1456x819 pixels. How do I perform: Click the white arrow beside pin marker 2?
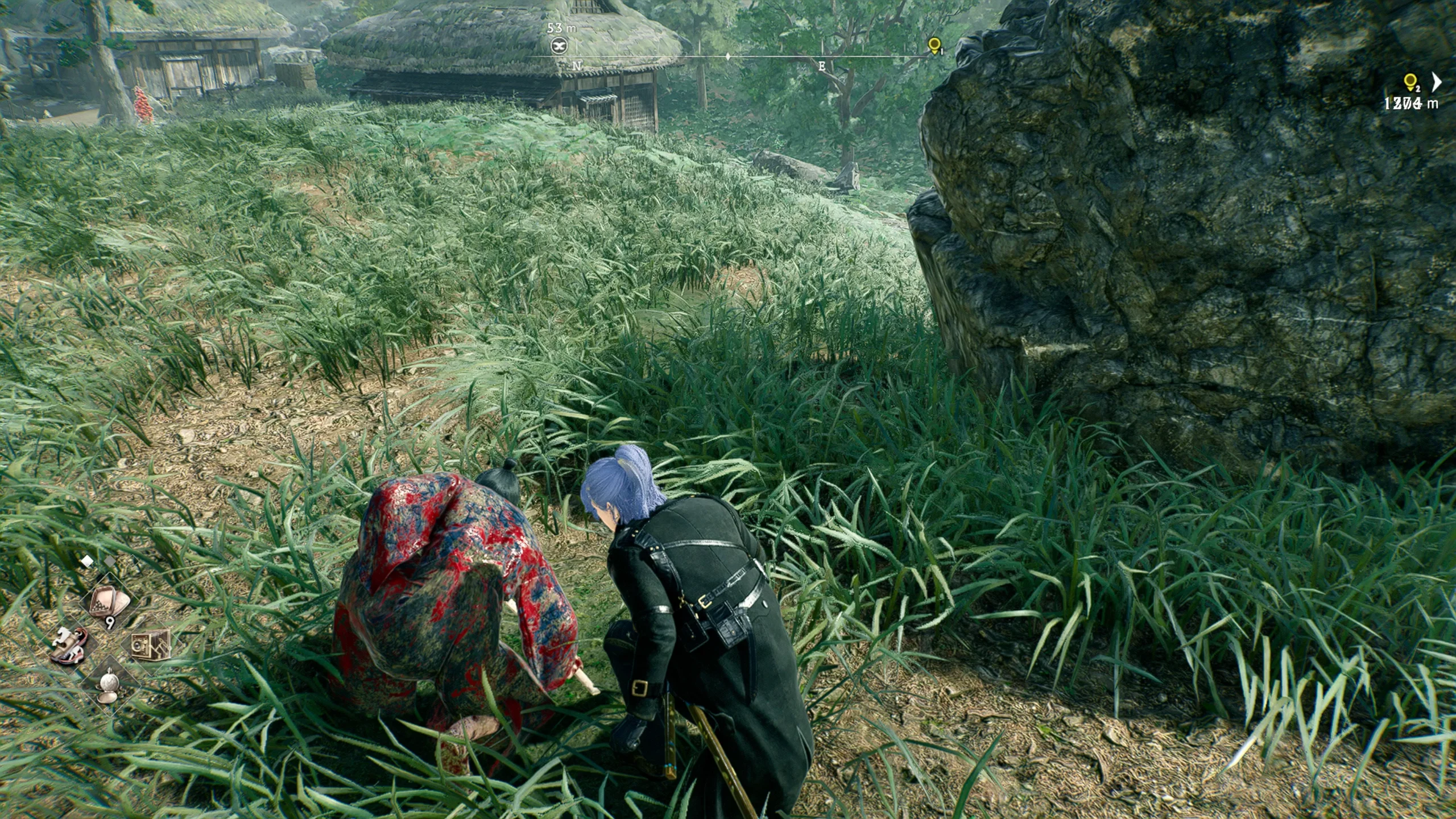tap(1437, 82)
